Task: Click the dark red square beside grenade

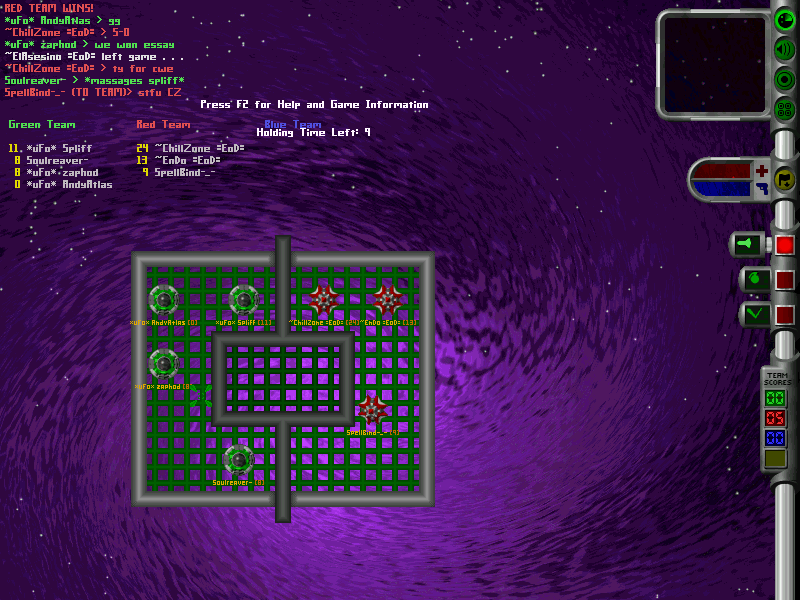Action: (784, 280)
